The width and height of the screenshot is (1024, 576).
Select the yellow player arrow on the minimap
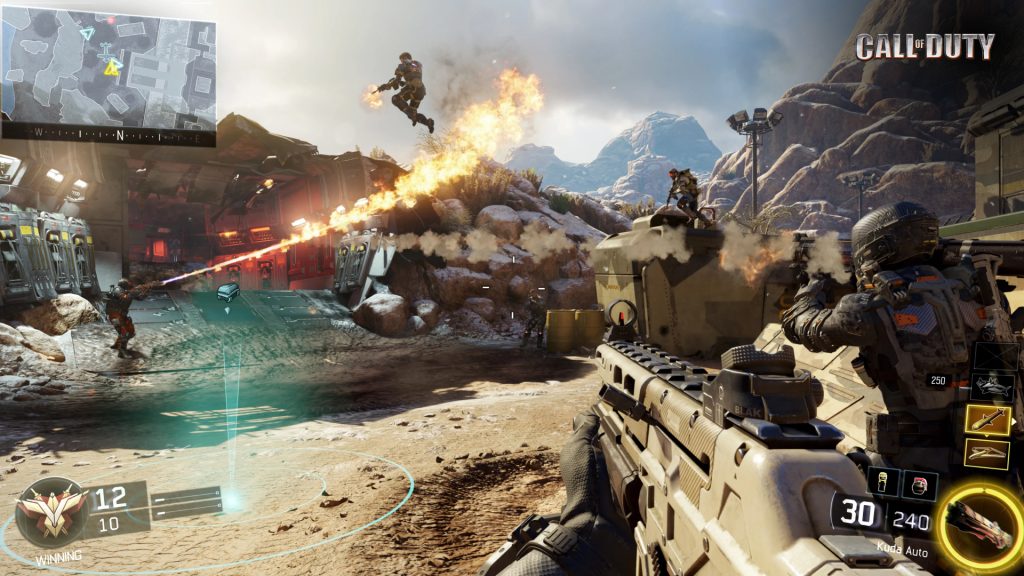pyautogui.click(x=112, y=67)
